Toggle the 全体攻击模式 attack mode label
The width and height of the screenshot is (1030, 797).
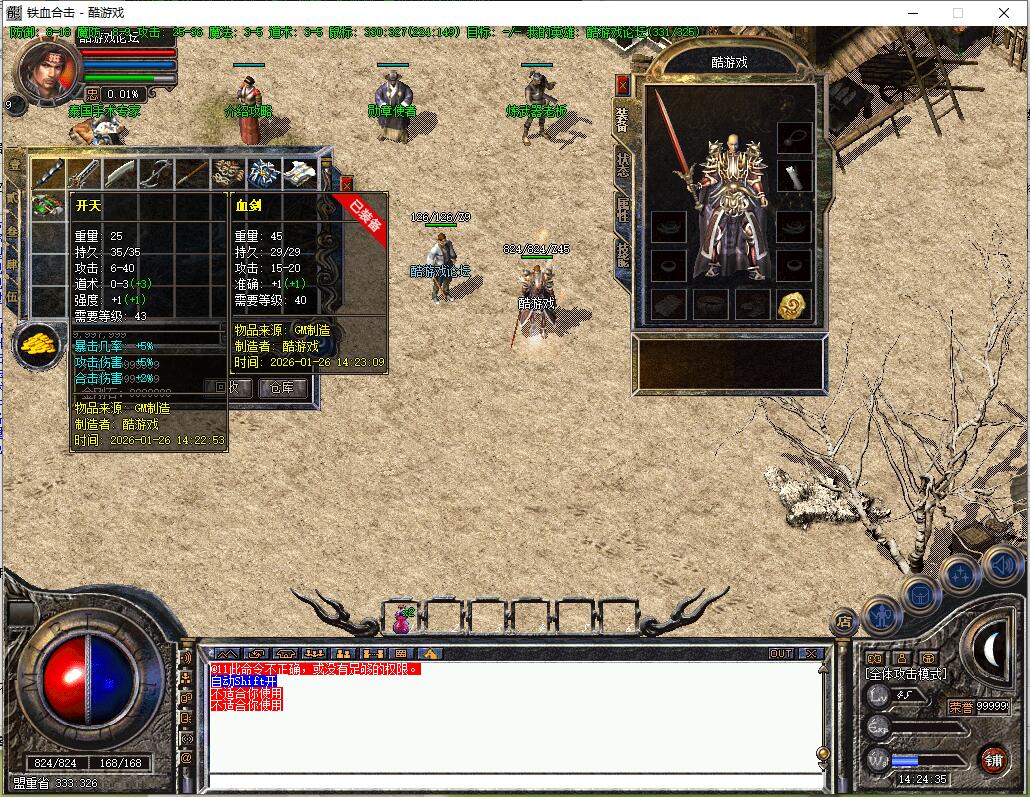905,674
